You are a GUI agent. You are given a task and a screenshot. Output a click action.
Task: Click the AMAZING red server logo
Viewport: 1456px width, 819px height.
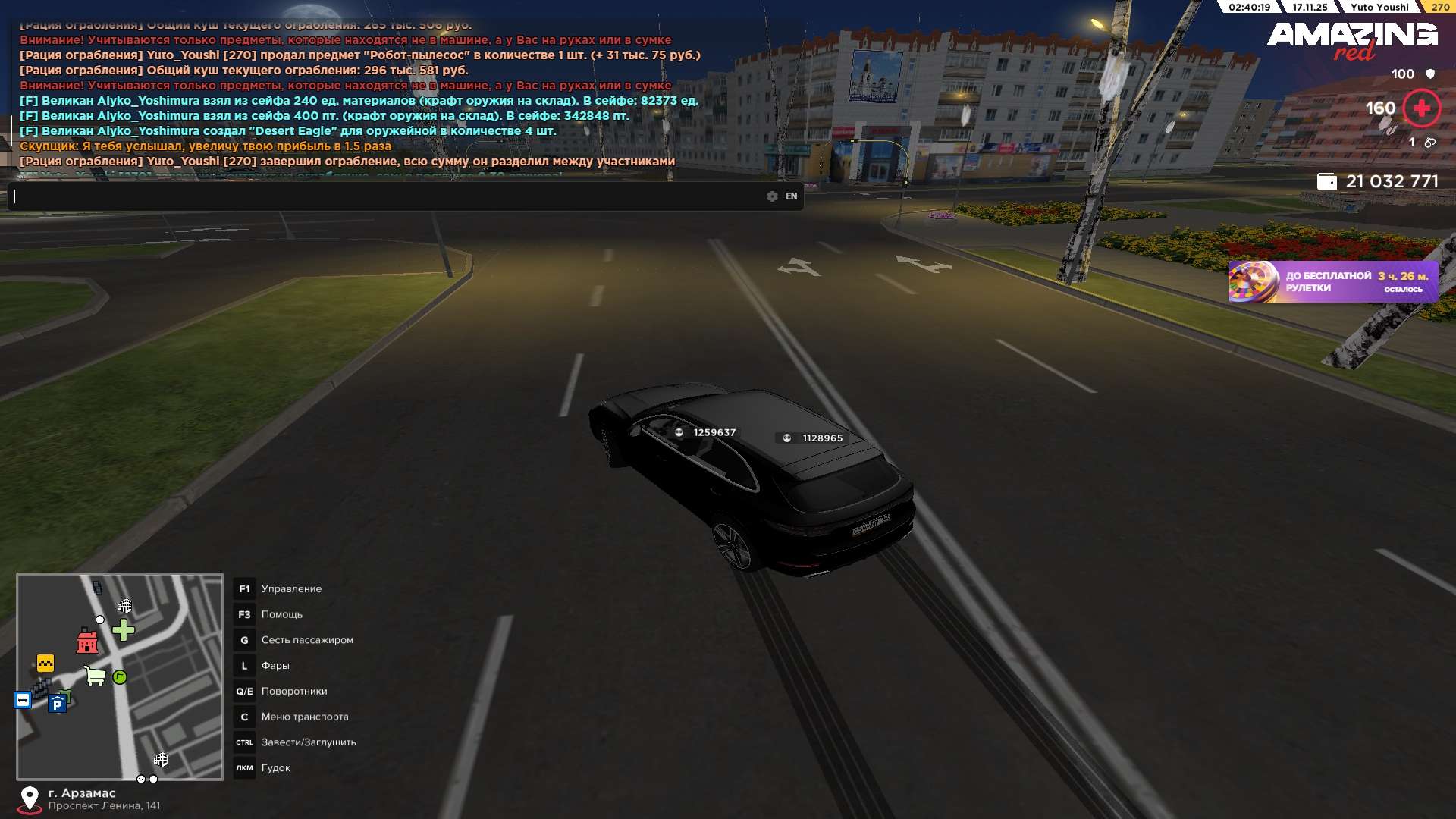click(1351, 39)
